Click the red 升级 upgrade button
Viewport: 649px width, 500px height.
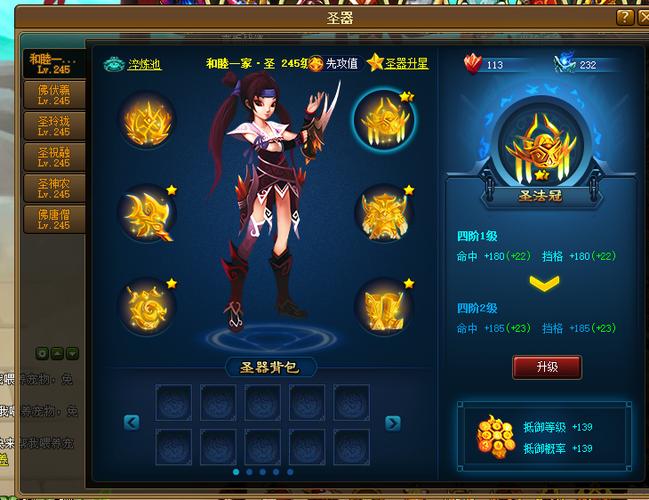pyautogui.click(x=546, y=367)
